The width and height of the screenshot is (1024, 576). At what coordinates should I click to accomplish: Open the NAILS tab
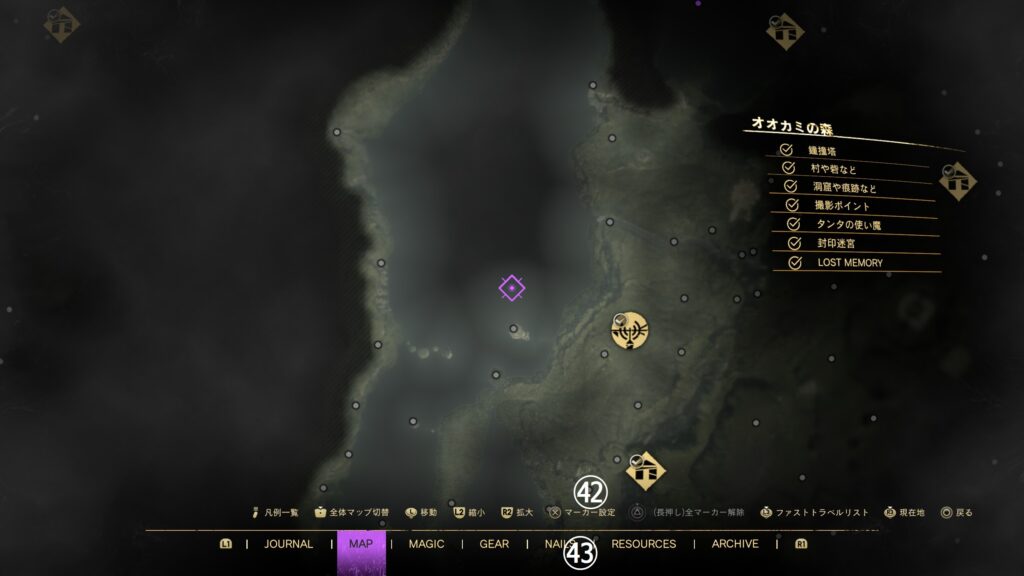(555, 544)
